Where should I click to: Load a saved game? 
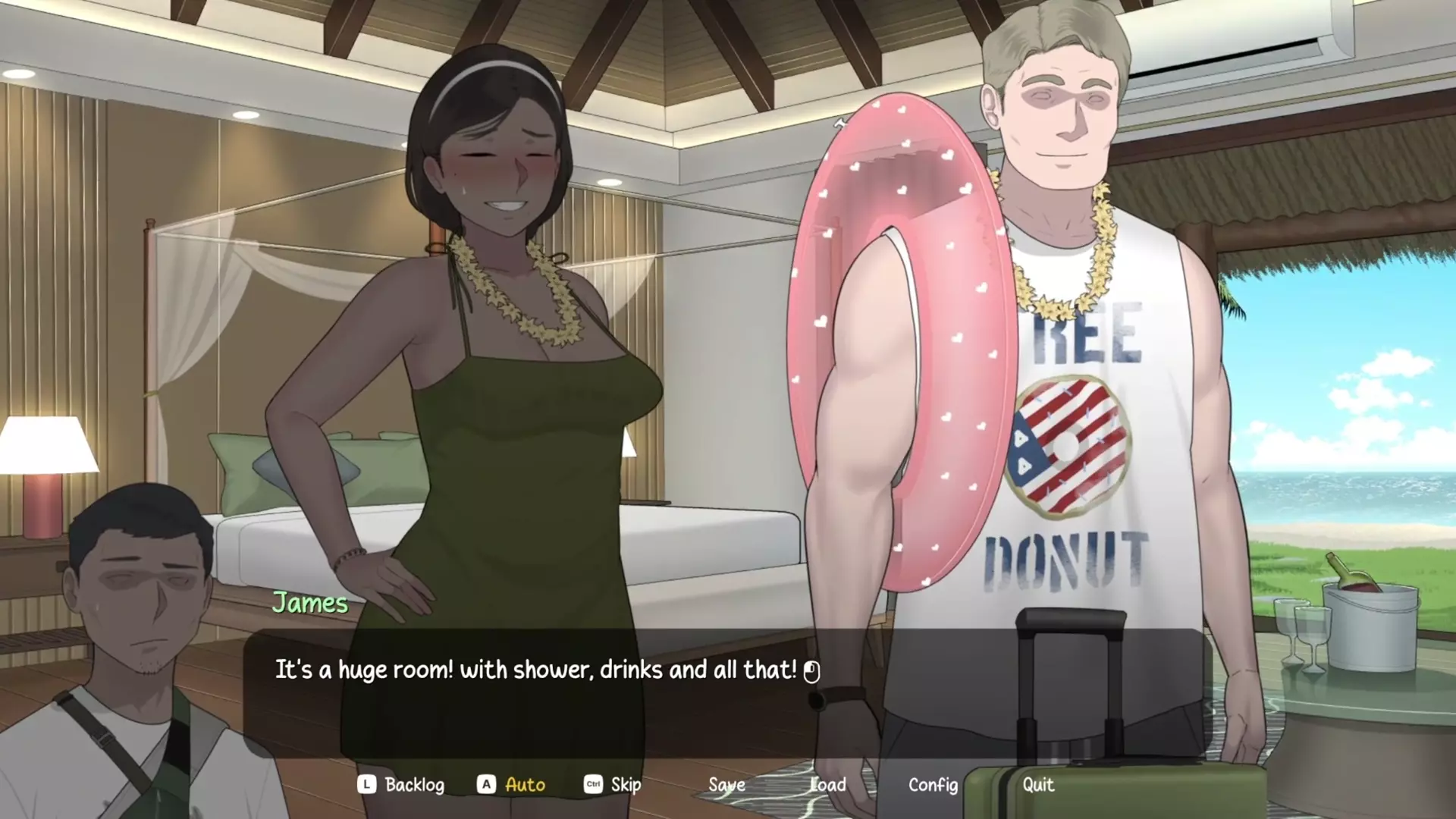click(828, 784)
